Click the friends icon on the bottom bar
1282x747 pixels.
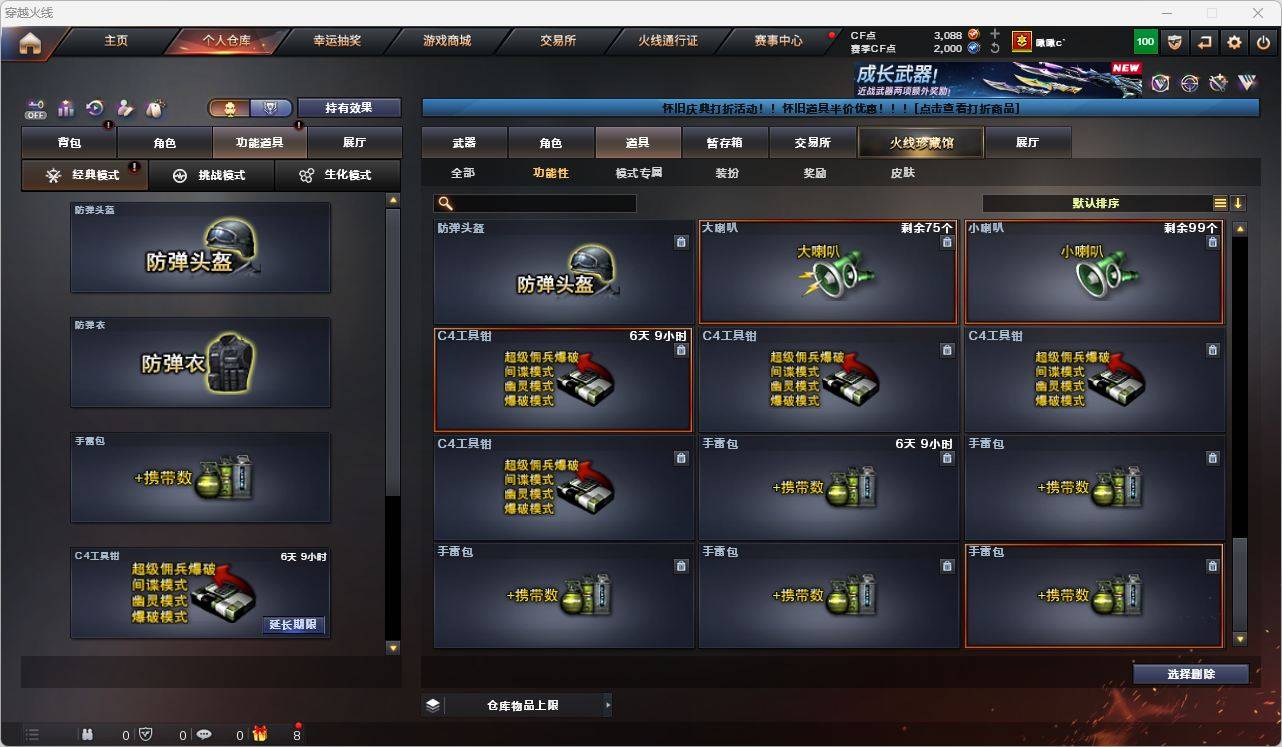(88, 734)
